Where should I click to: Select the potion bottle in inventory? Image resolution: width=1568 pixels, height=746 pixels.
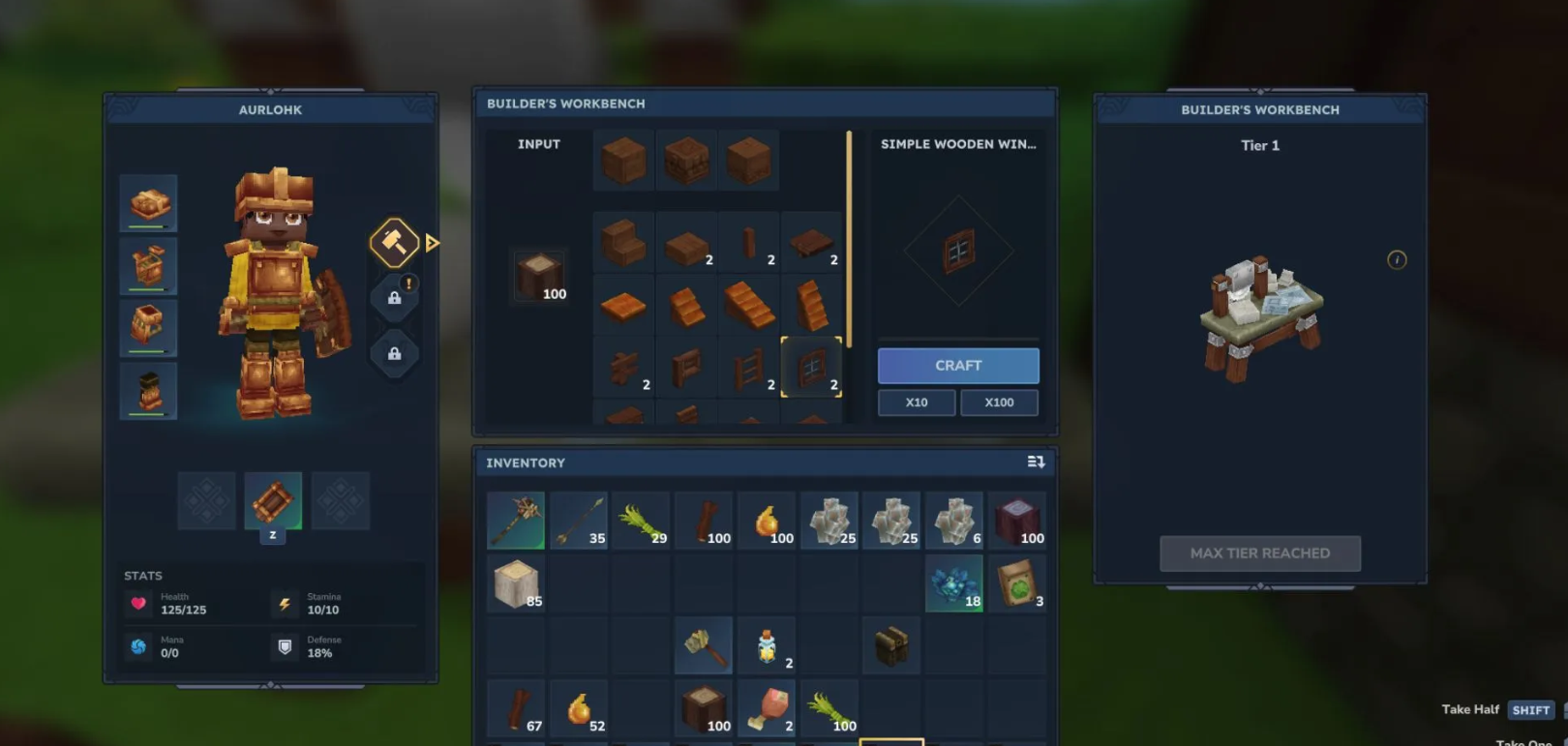tap(767, 646)
